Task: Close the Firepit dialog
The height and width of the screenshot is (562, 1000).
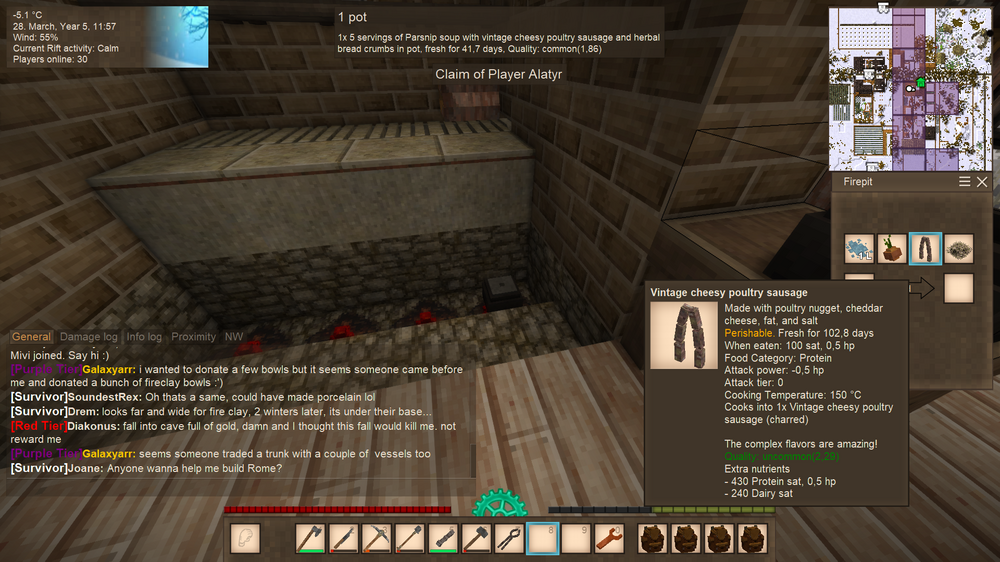Action: pos(982,182)
